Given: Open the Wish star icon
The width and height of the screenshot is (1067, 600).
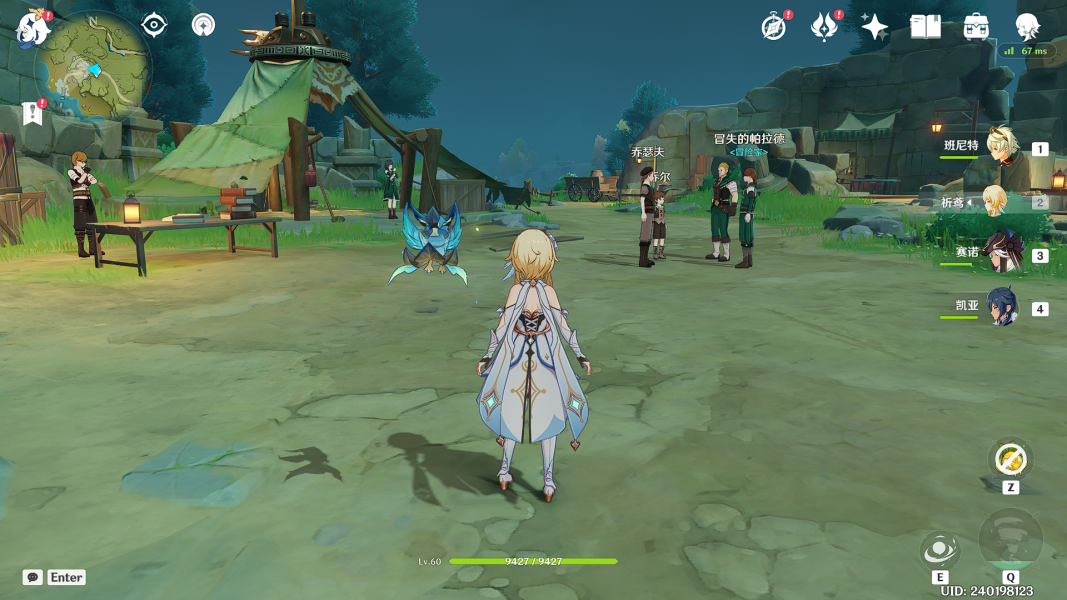Looking at the screenshot, I should point(874,27).
